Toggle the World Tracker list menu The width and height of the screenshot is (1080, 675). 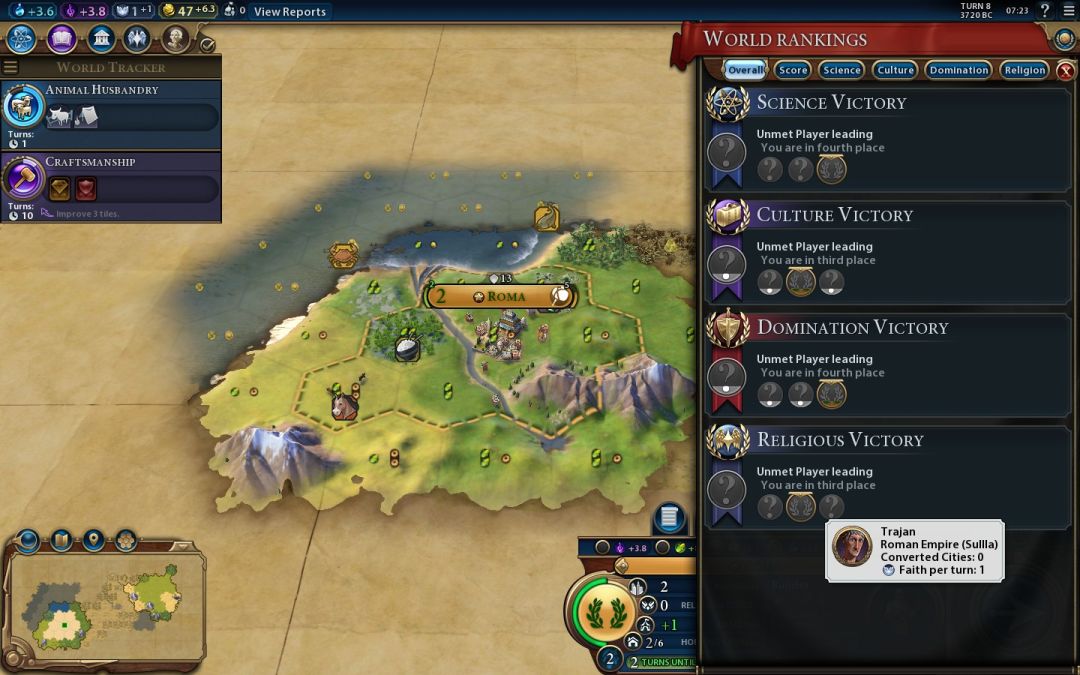11,67
